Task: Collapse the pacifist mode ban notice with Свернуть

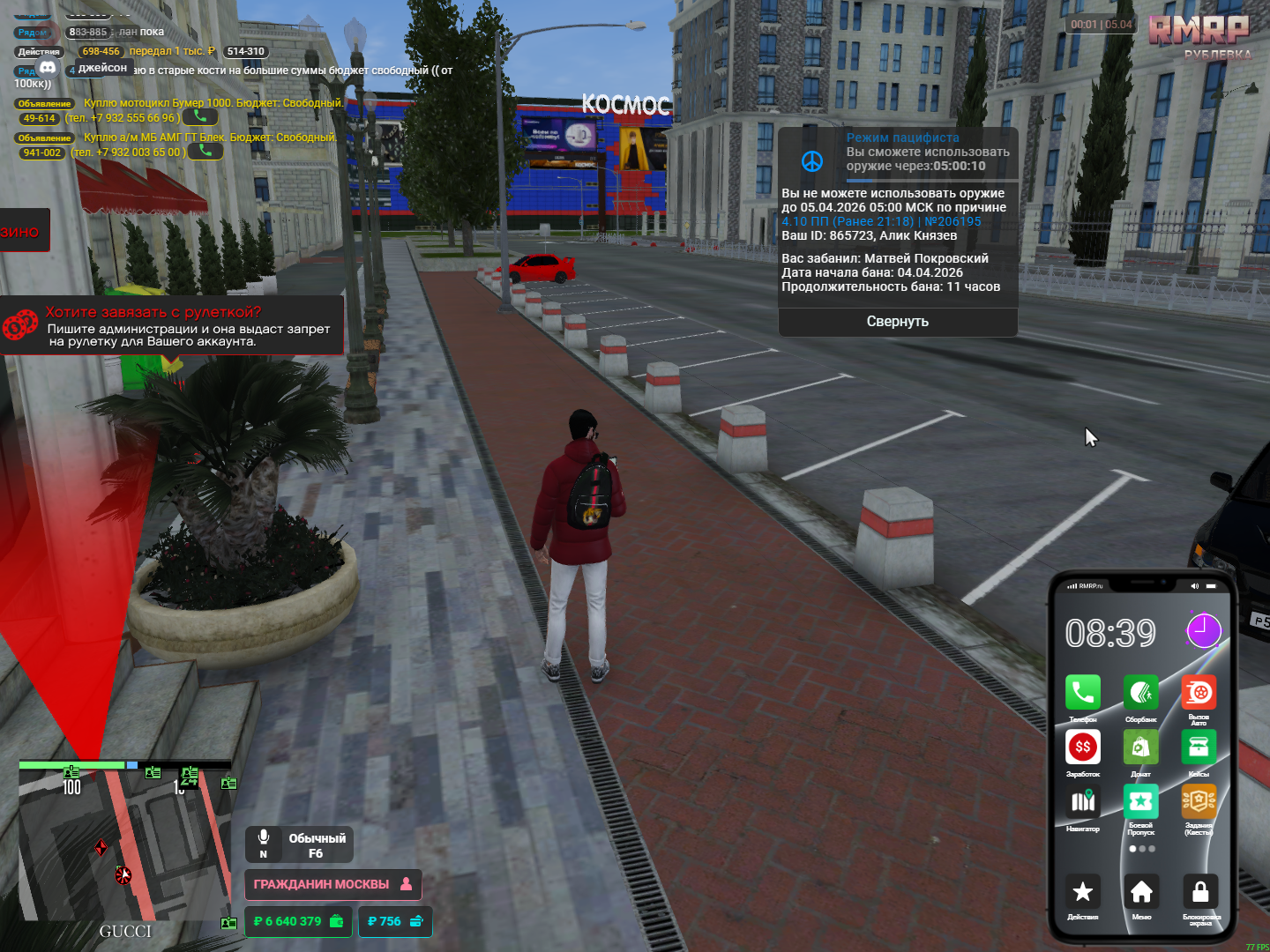Action: coord(897,322)
